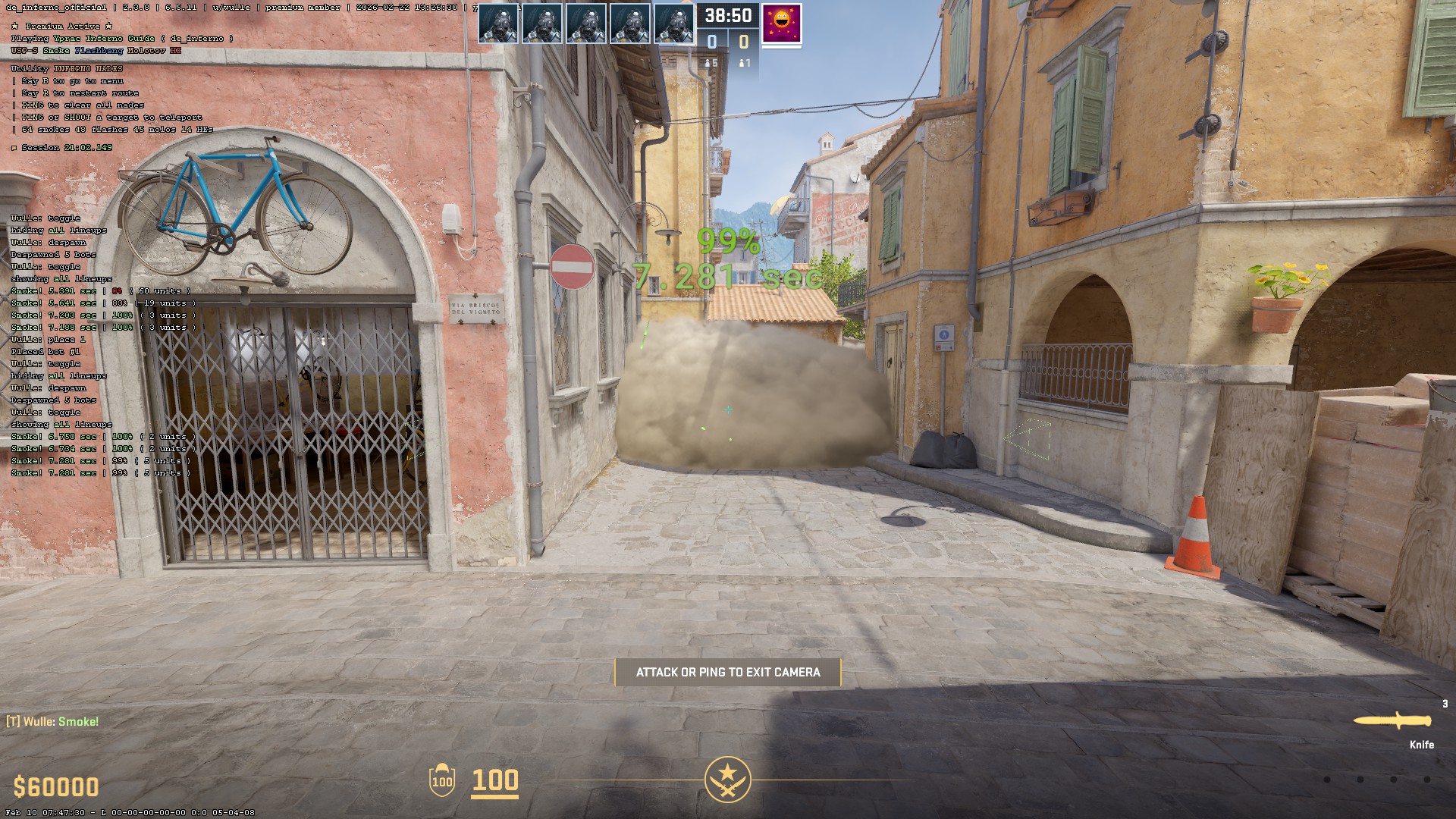Click the team emblem badge at bottom center
This screenshot has height=819, width=1456.
tap(727, 780)
